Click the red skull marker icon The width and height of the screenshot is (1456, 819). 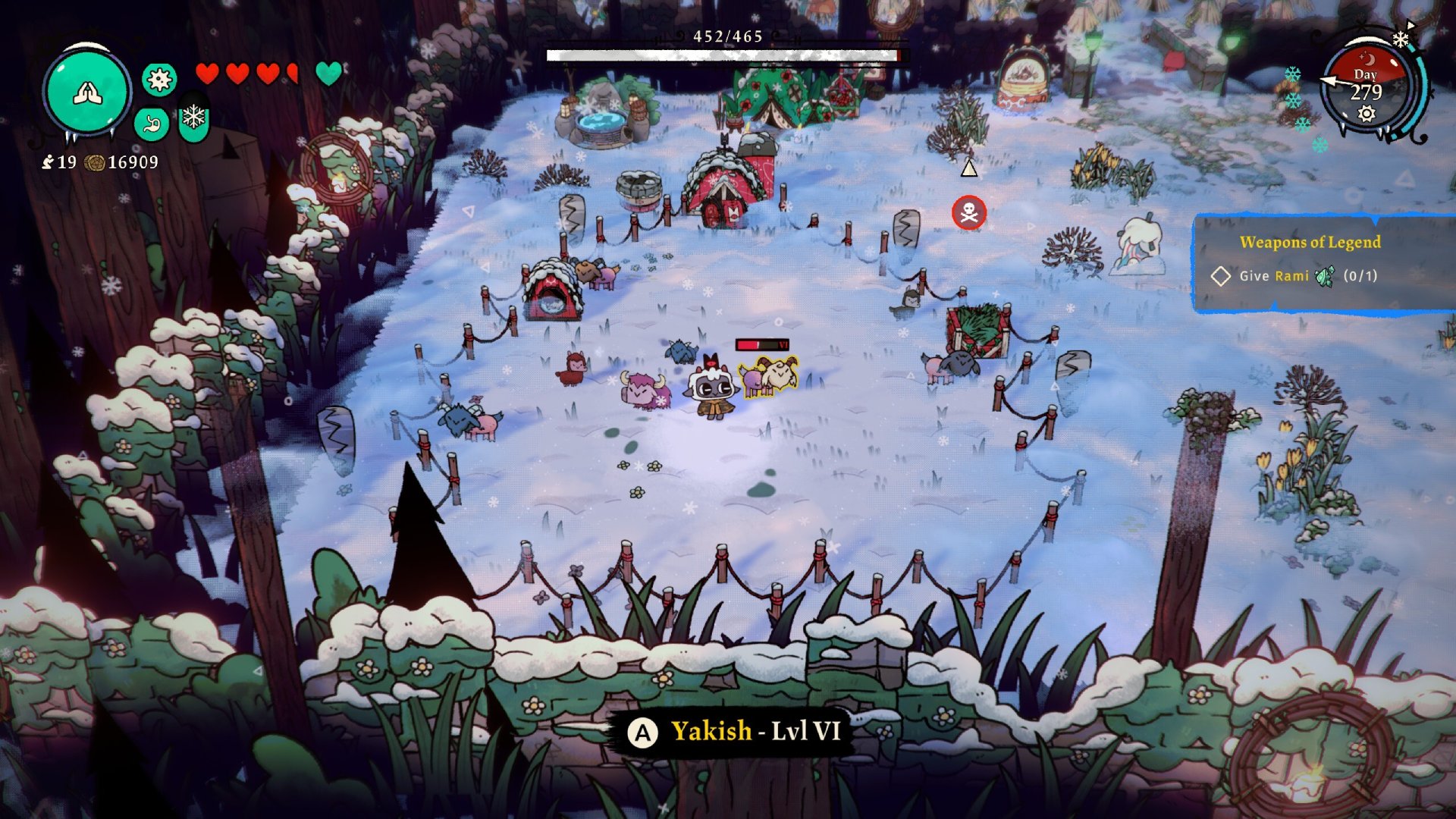click(x=968, y=213)
